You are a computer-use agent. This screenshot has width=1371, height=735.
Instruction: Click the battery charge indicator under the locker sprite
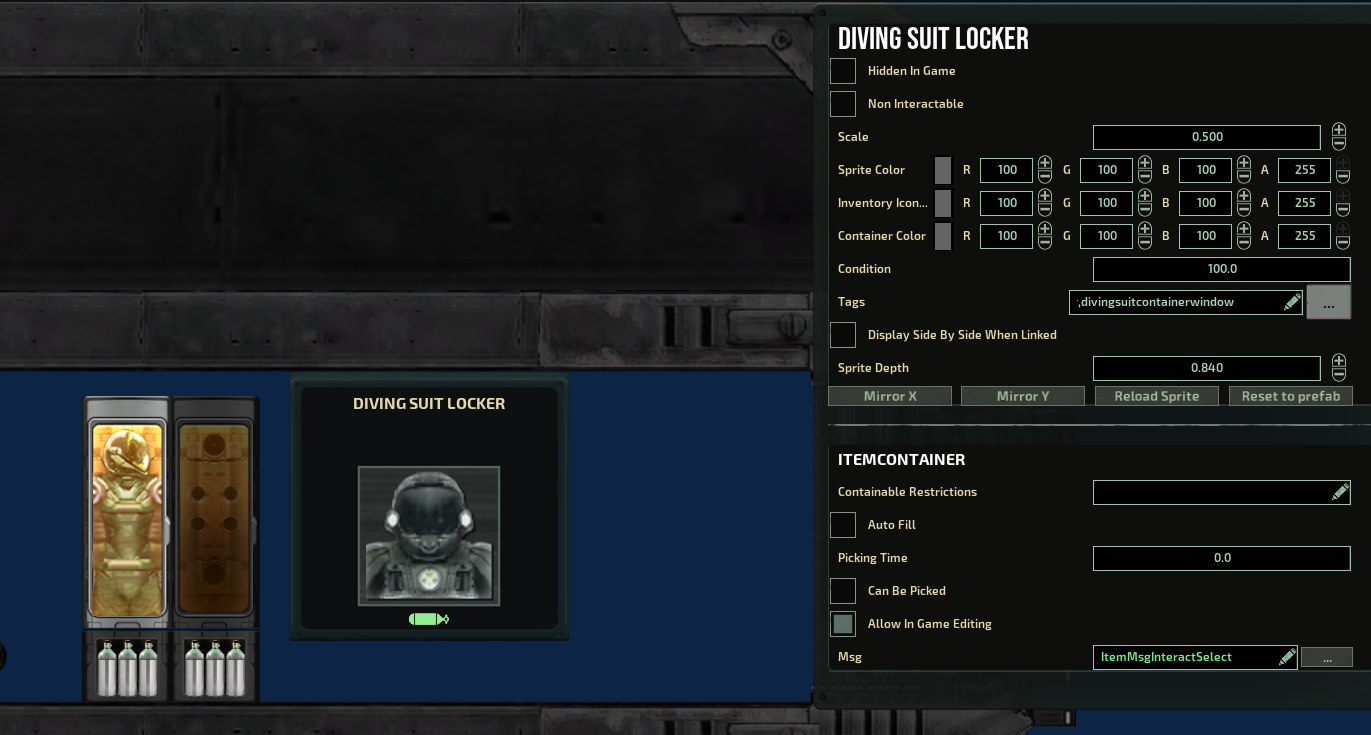coord(428,619)
